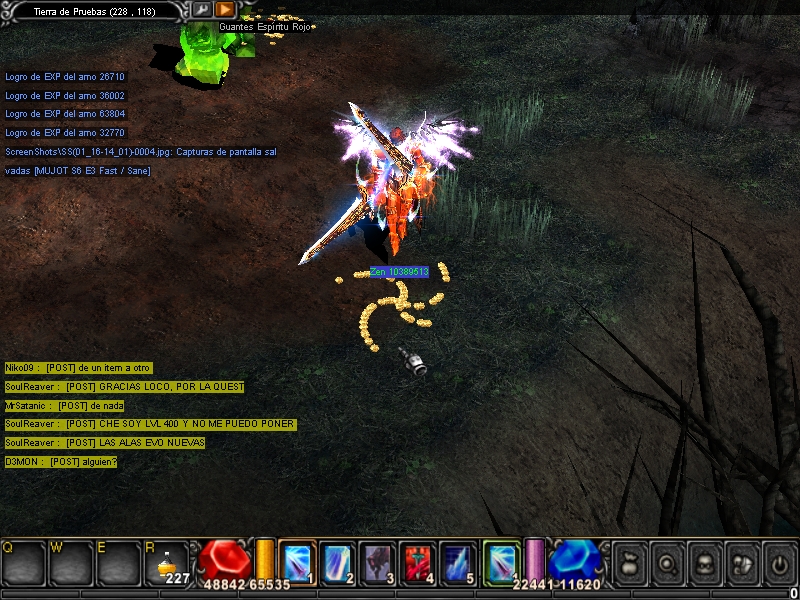Click the power icon system button

pyautogui.click(x=779, y=561)
